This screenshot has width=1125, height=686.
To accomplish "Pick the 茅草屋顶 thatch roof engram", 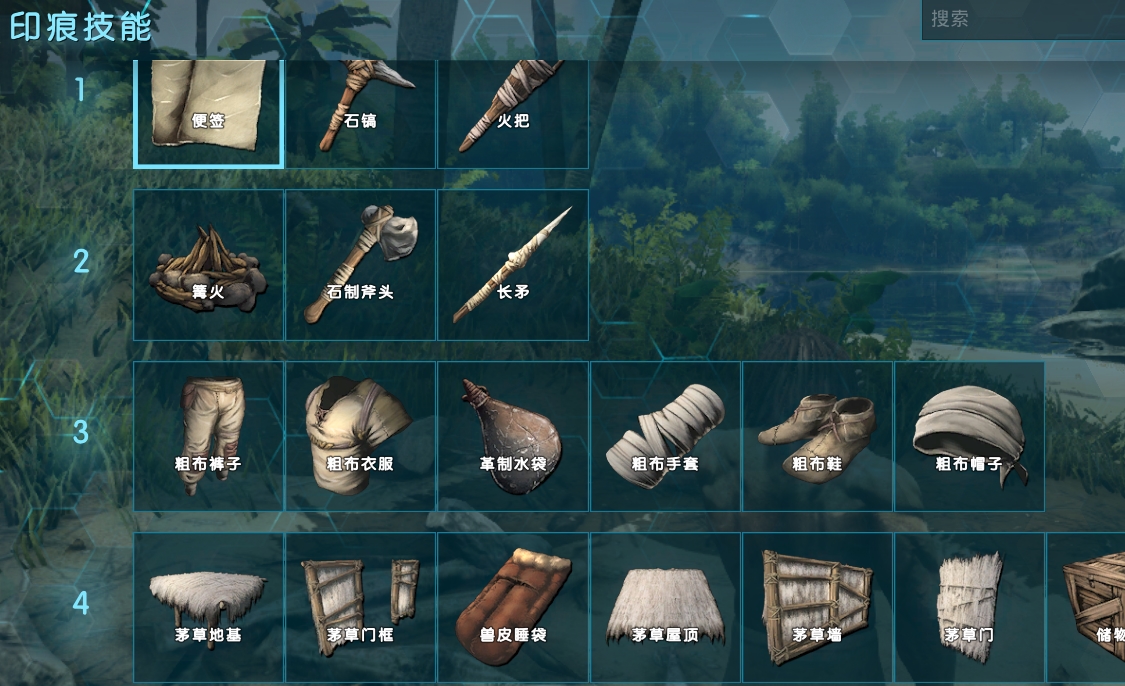I will [x=666, y=607].
